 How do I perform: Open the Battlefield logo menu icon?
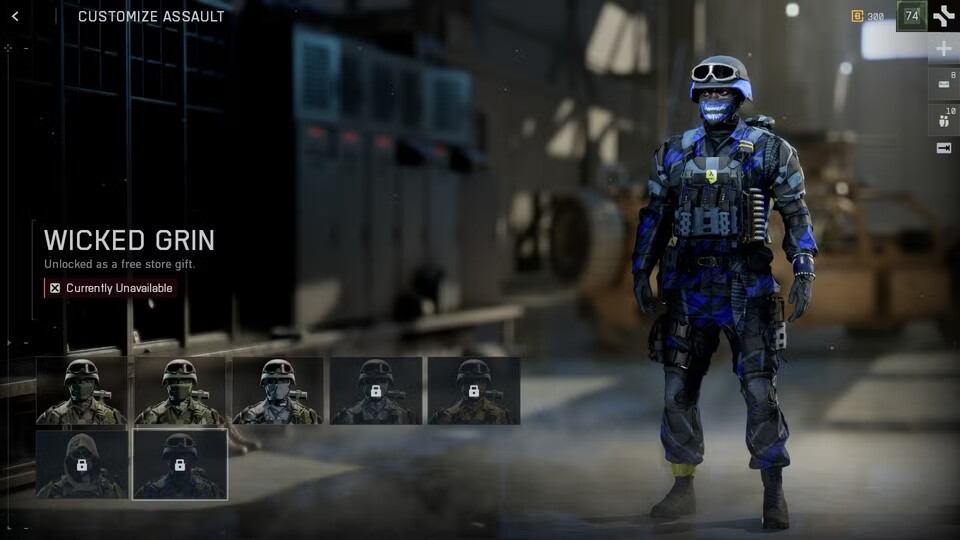click(x=943, y=16)
